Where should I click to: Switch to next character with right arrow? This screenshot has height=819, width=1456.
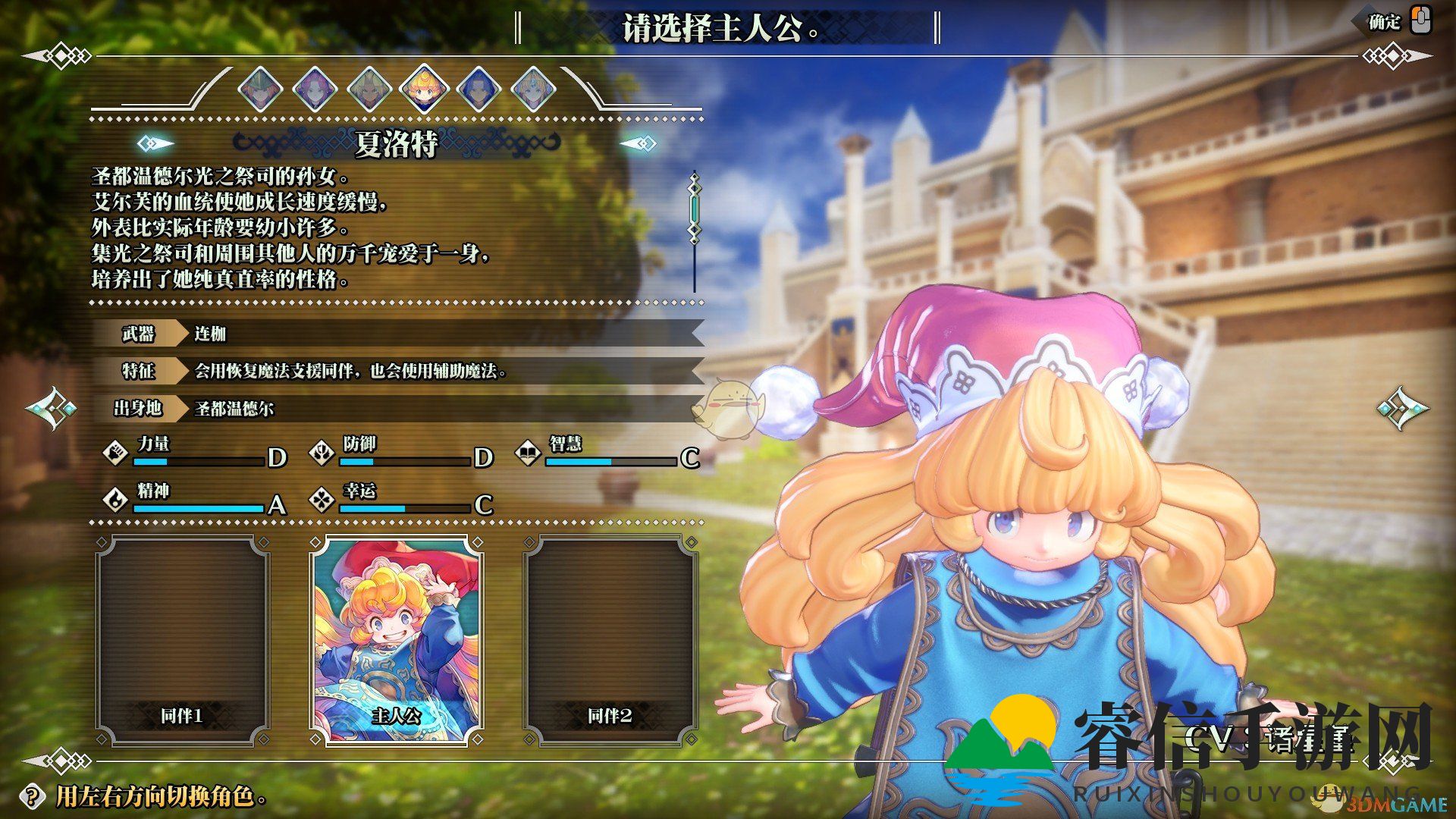(x=1402, y=409)
